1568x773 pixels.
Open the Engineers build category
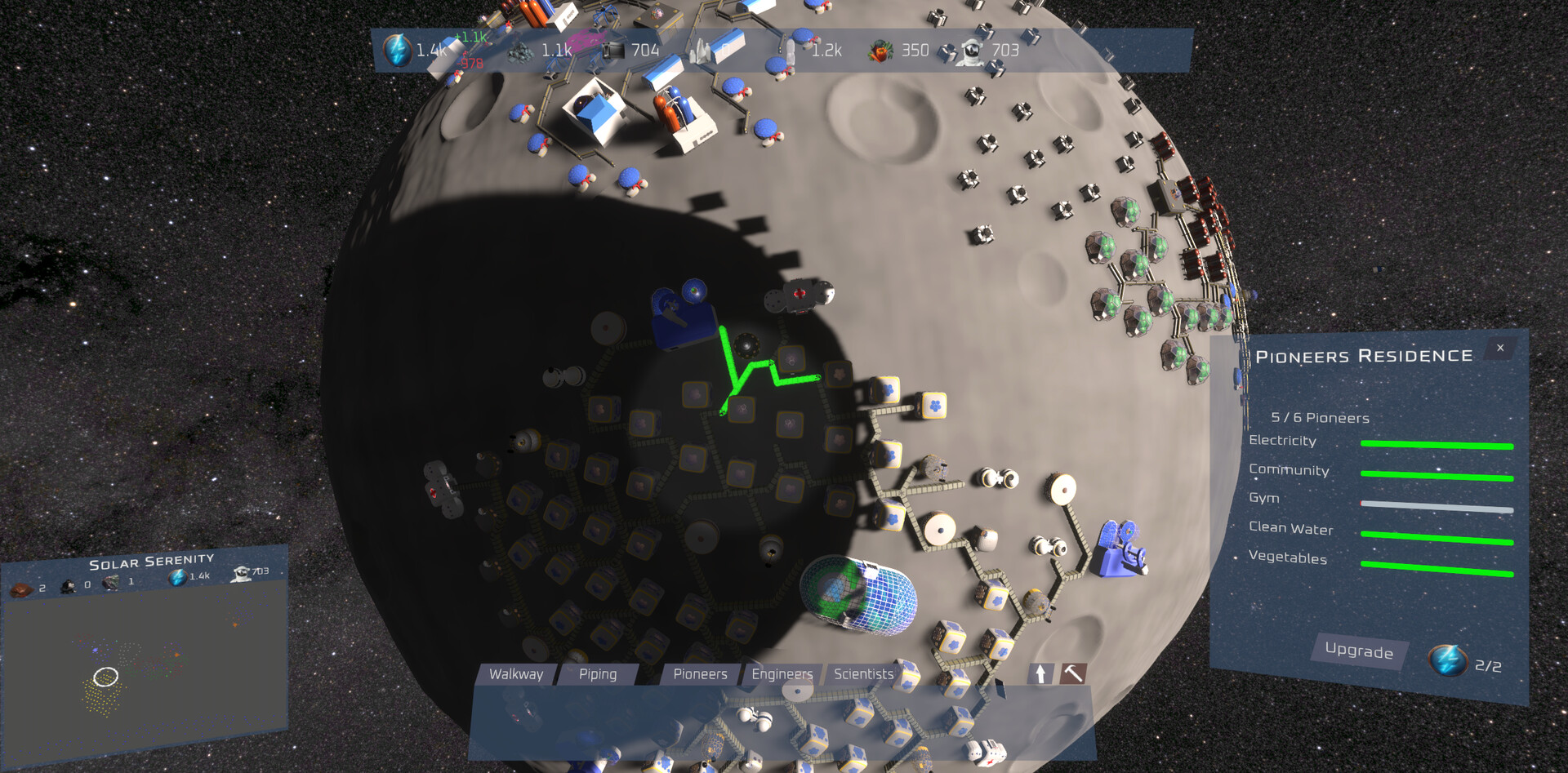coord(782,674)
